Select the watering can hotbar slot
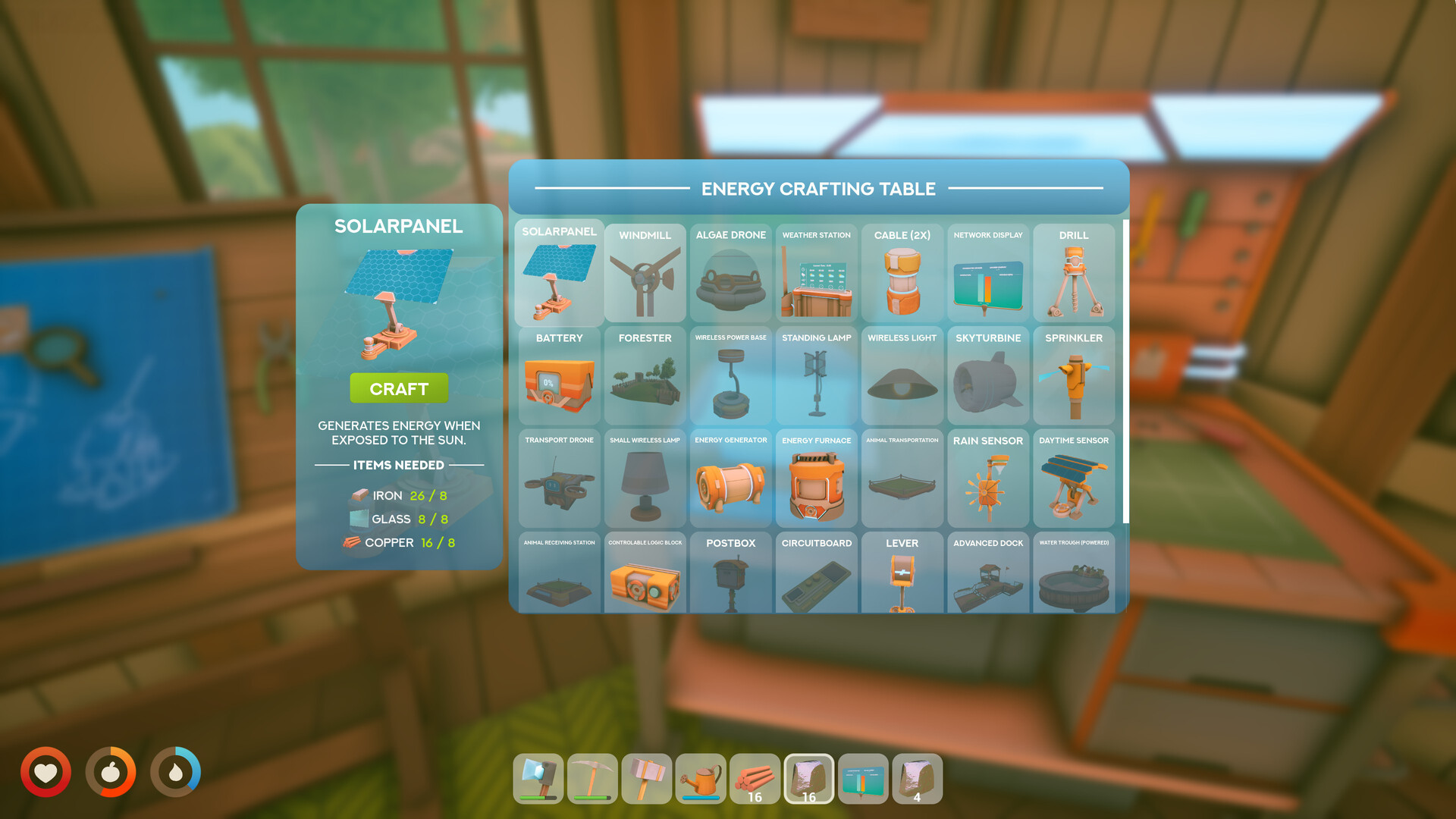 click(x=701, y=778)
